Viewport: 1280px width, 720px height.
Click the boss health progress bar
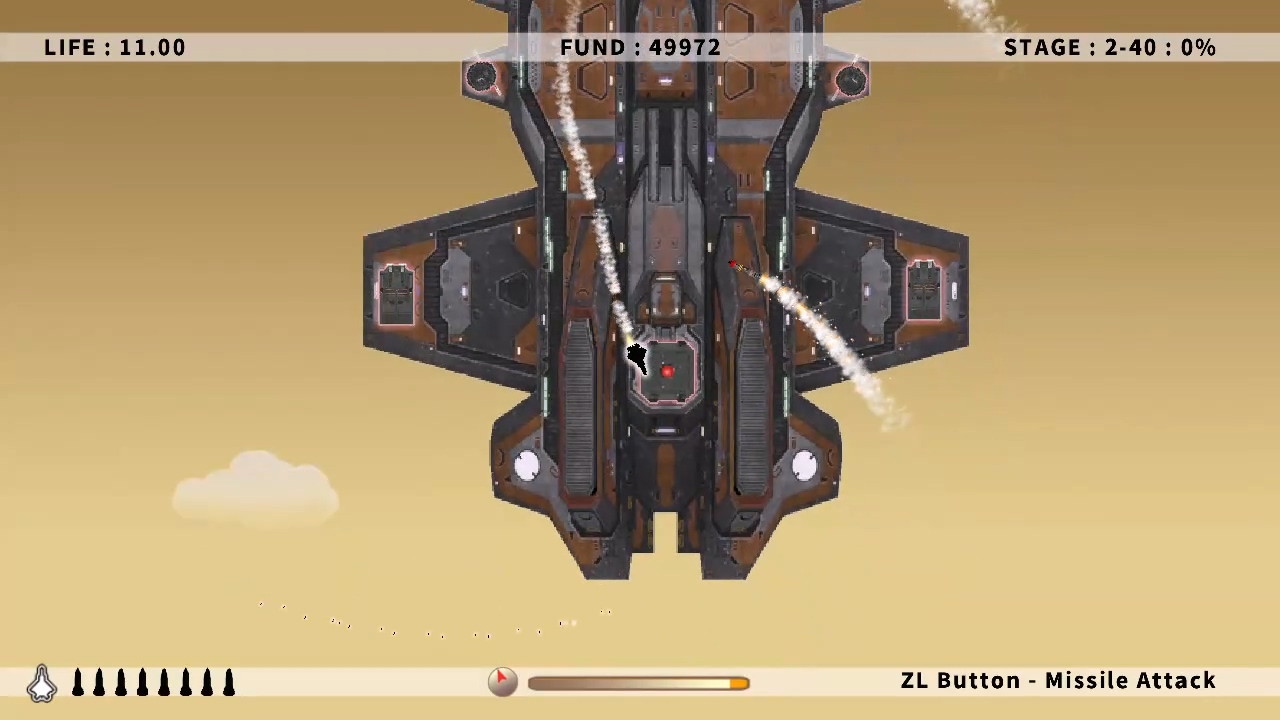(638, 682)
